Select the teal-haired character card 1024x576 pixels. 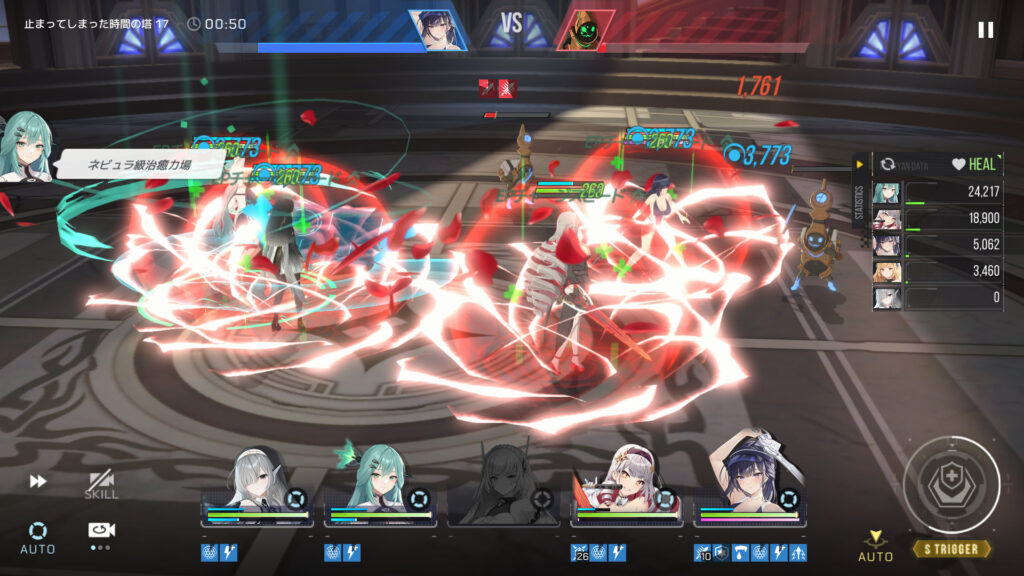[x=380, y=486]
